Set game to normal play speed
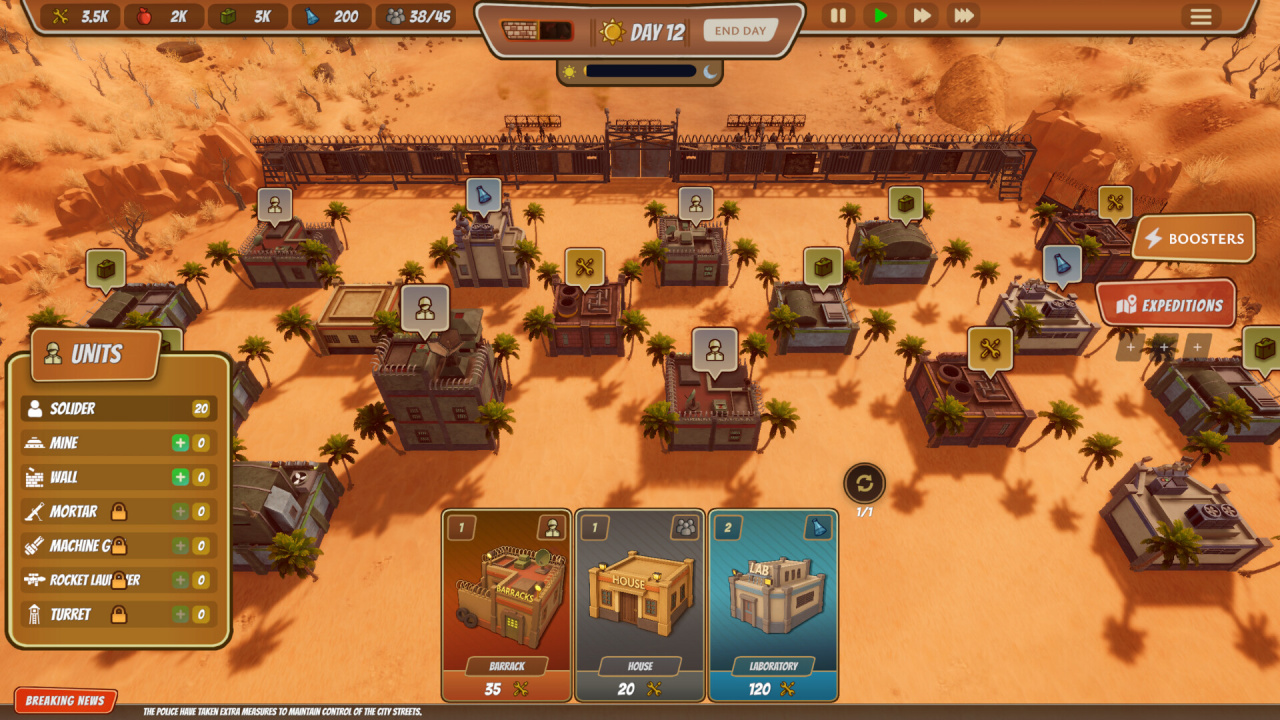This screenshot has height=720, width=1280. point(880,16)
